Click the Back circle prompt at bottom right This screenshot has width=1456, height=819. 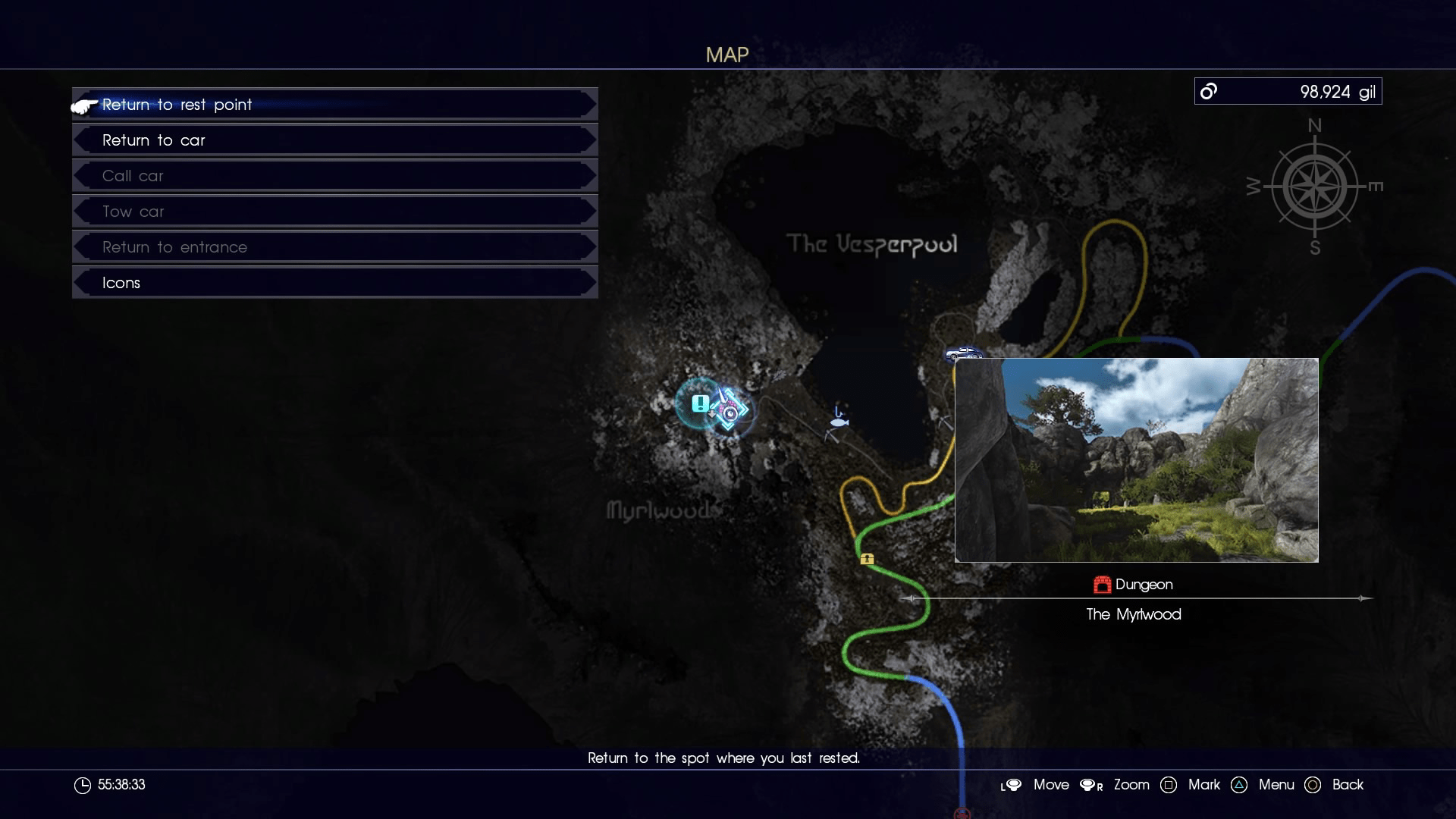coord(1313,785)
